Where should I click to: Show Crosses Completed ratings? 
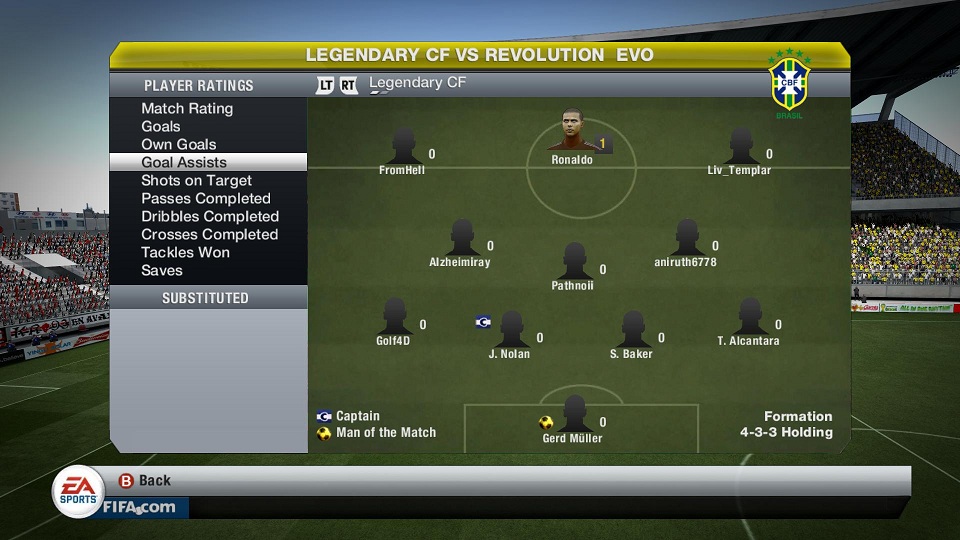(x=210, y=234)
